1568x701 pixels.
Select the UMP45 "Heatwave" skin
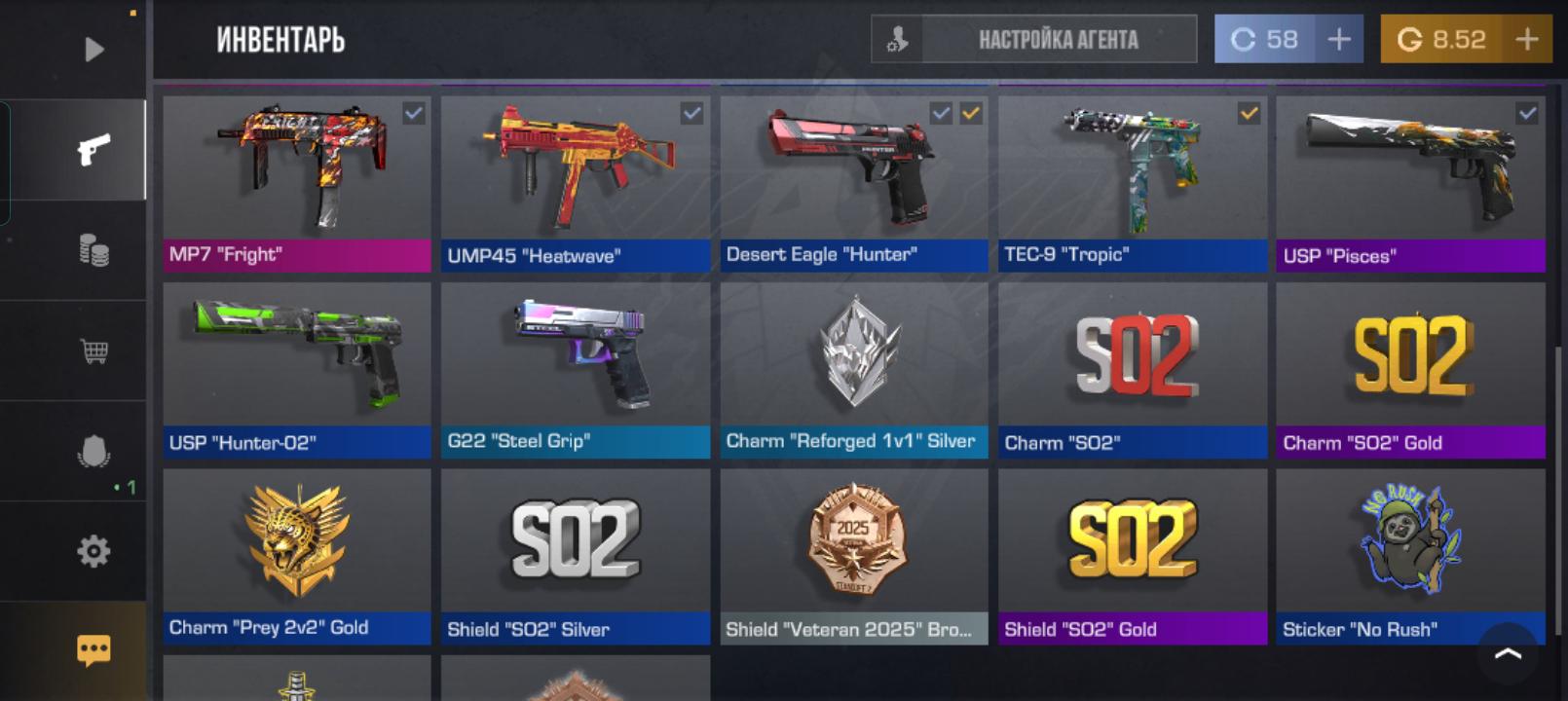(575, 182)
